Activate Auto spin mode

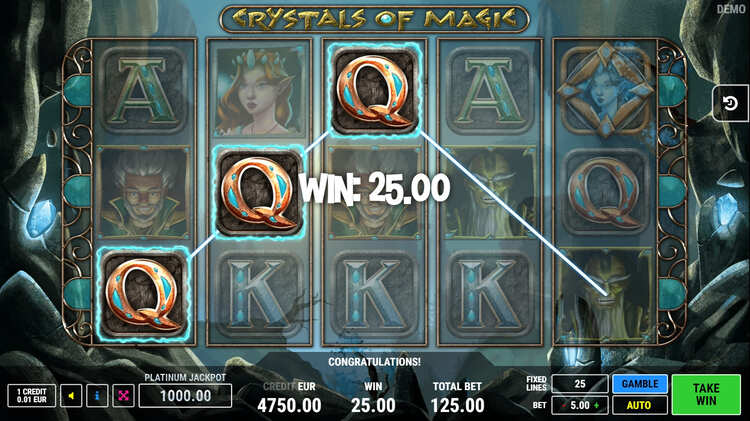tap(640, 406)
